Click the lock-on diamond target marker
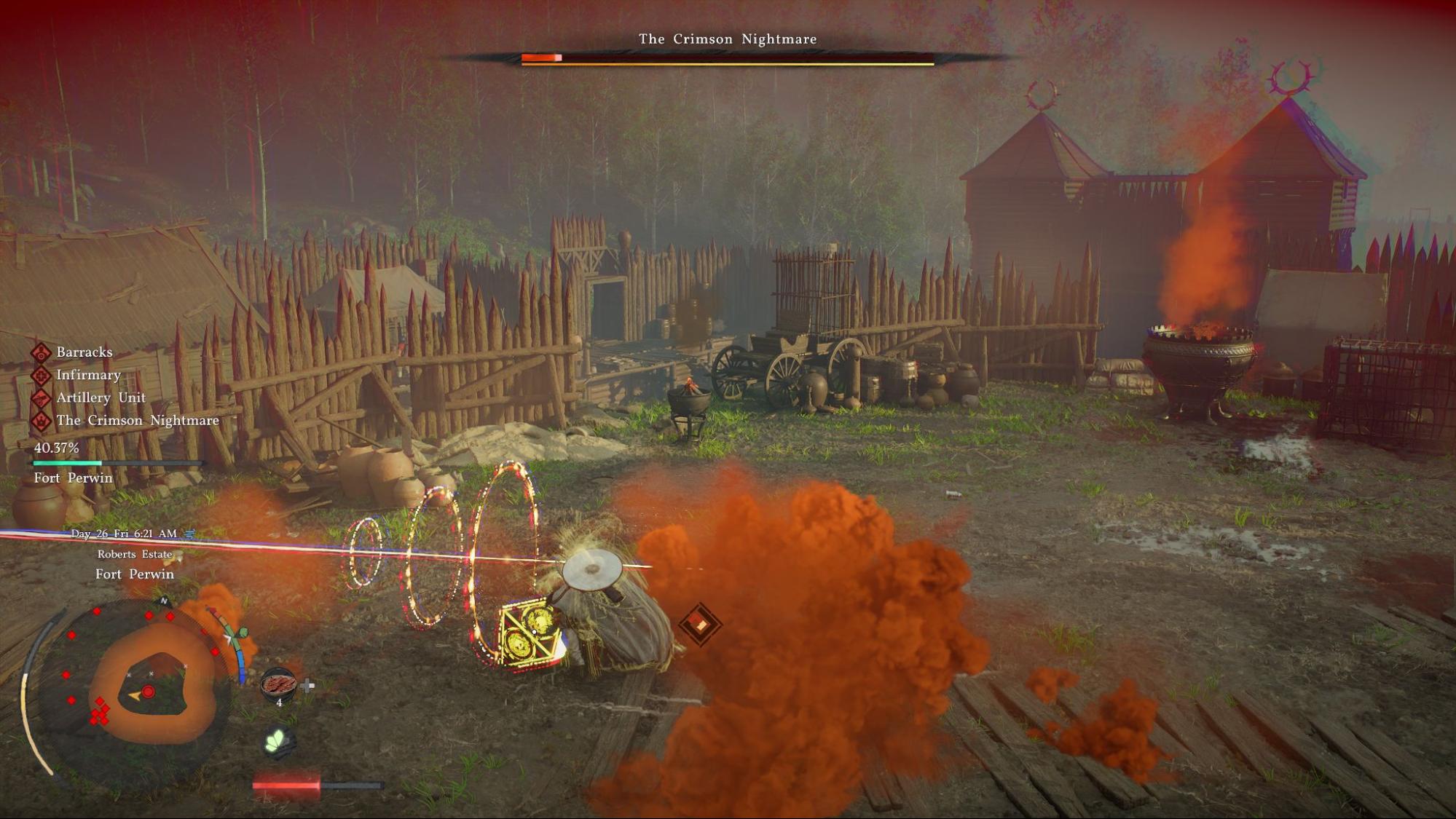This screenshot has width=1456, height=819. [699, 624]
